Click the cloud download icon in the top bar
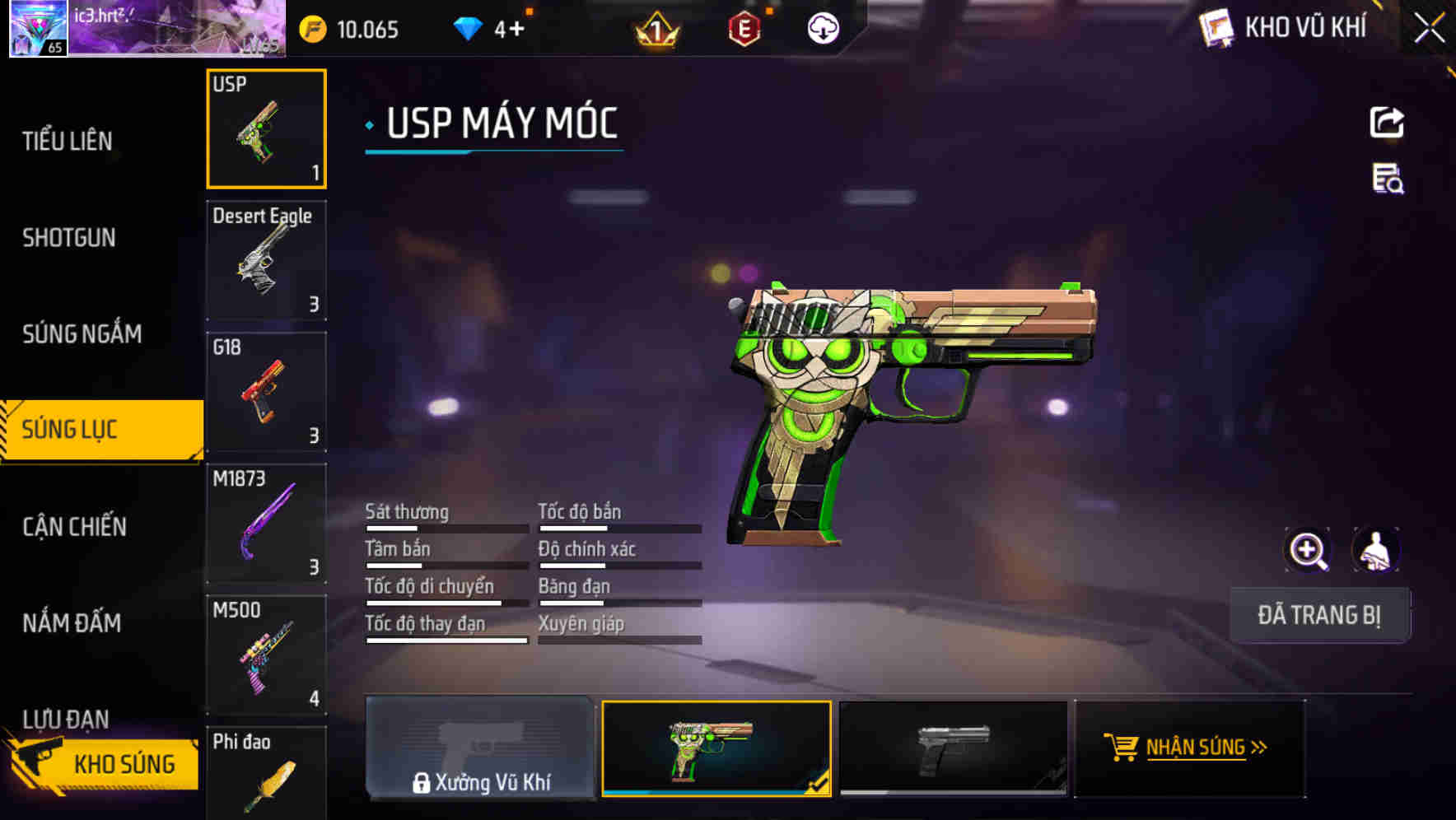 823,30
